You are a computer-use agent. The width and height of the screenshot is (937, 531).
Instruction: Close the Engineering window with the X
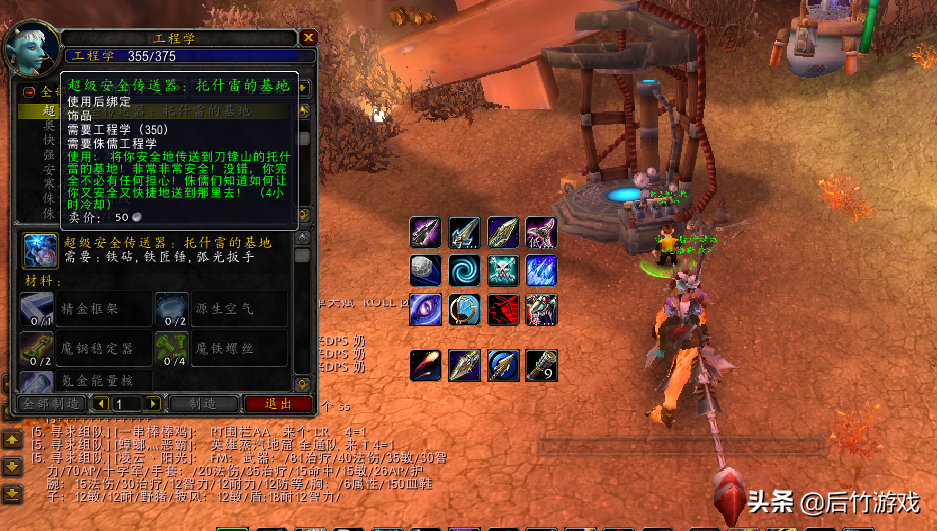(x=309, y=38)
